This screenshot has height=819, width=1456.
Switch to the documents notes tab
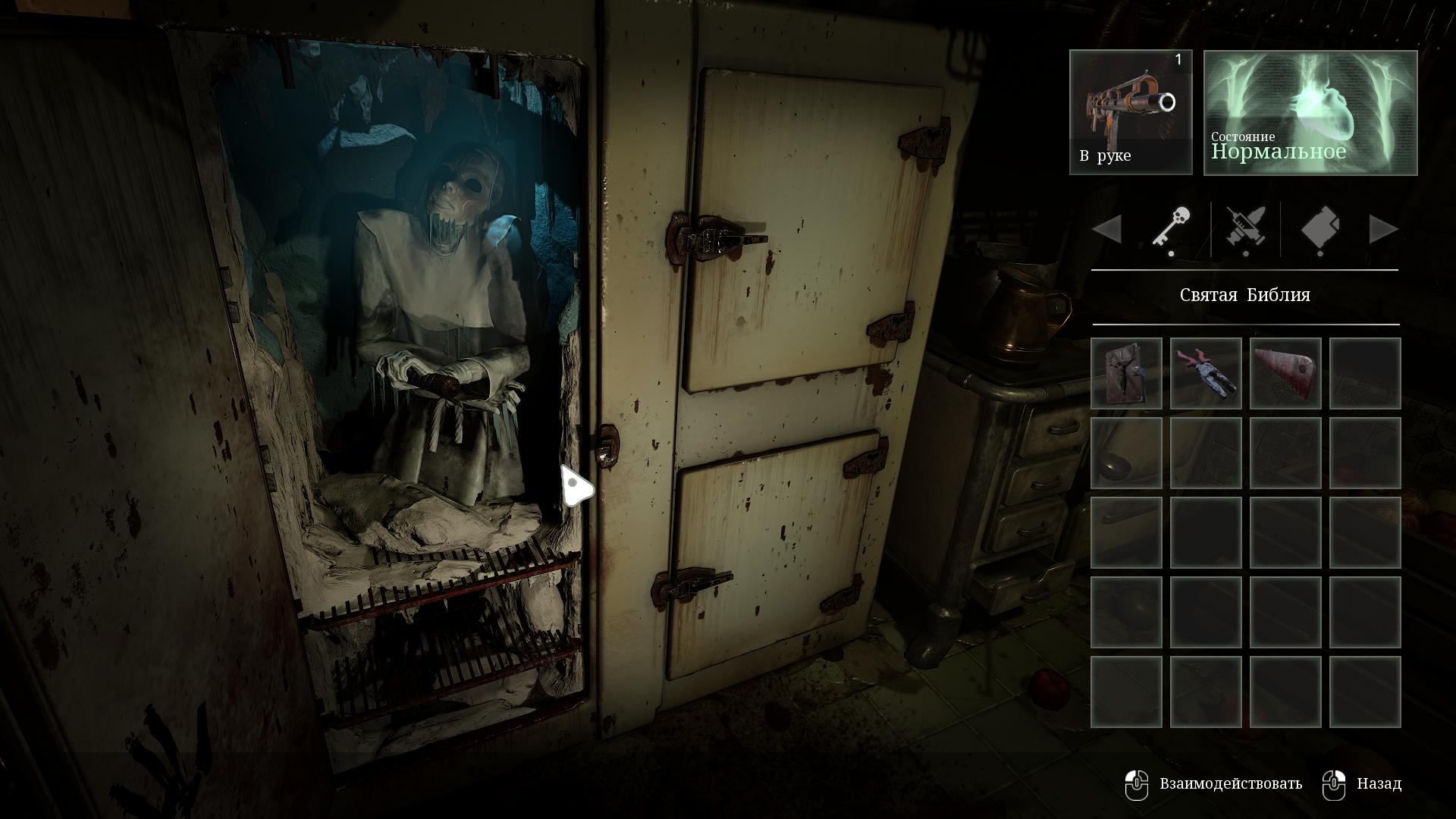tap(1319, 228)
